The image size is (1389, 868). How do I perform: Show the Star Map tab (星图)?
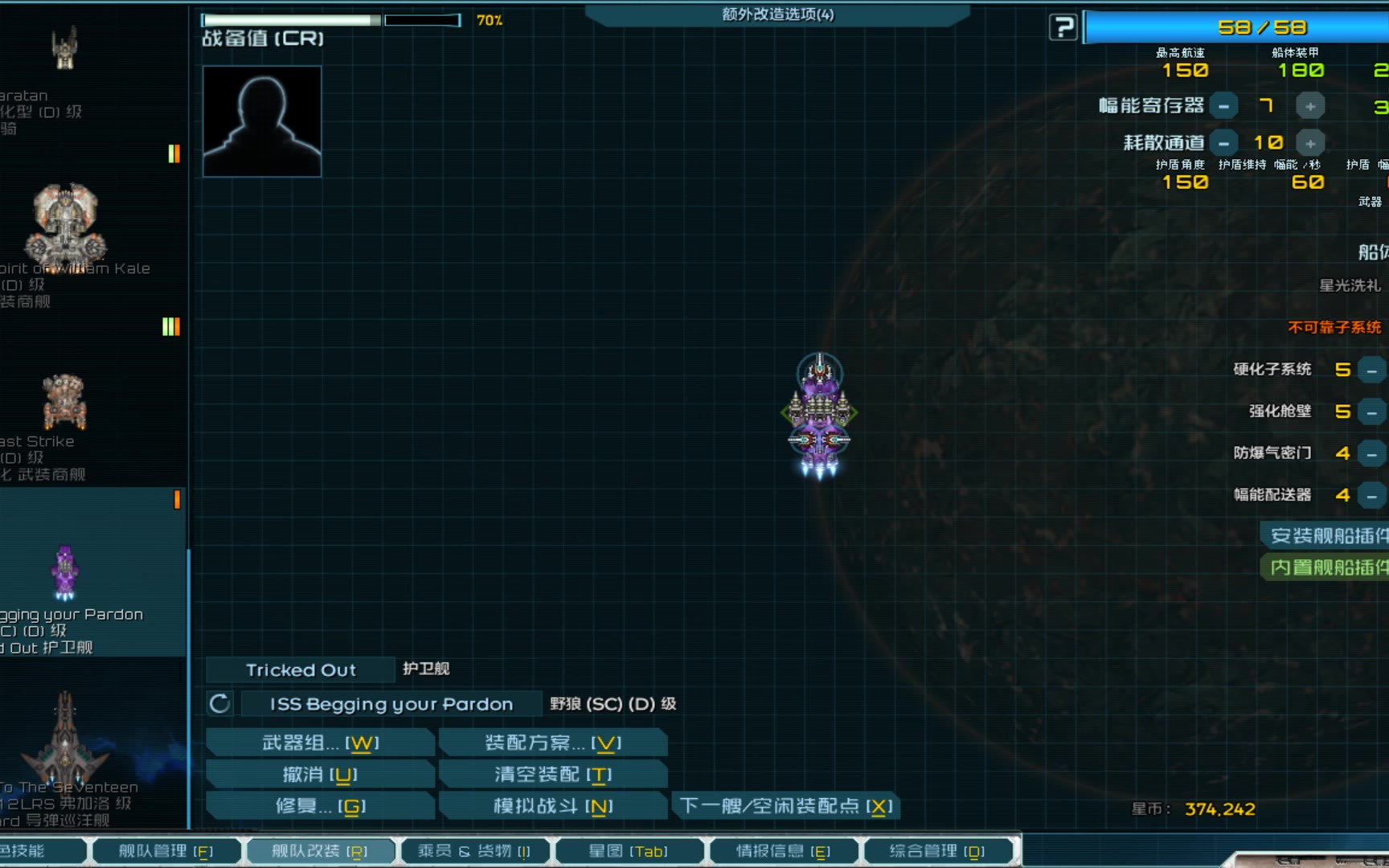coord(628,851)
